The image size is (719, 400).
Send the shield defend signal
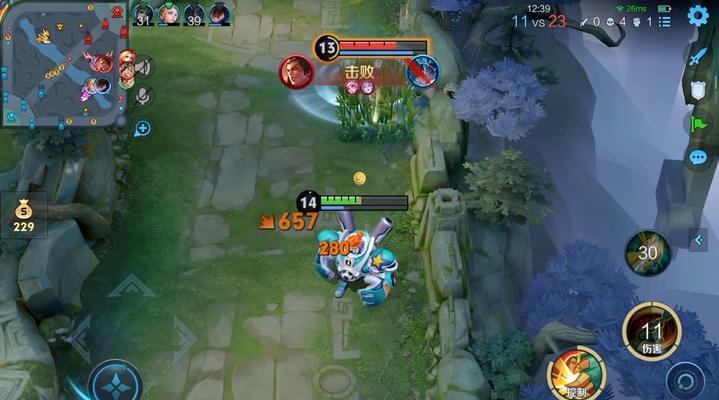(698, 90)
